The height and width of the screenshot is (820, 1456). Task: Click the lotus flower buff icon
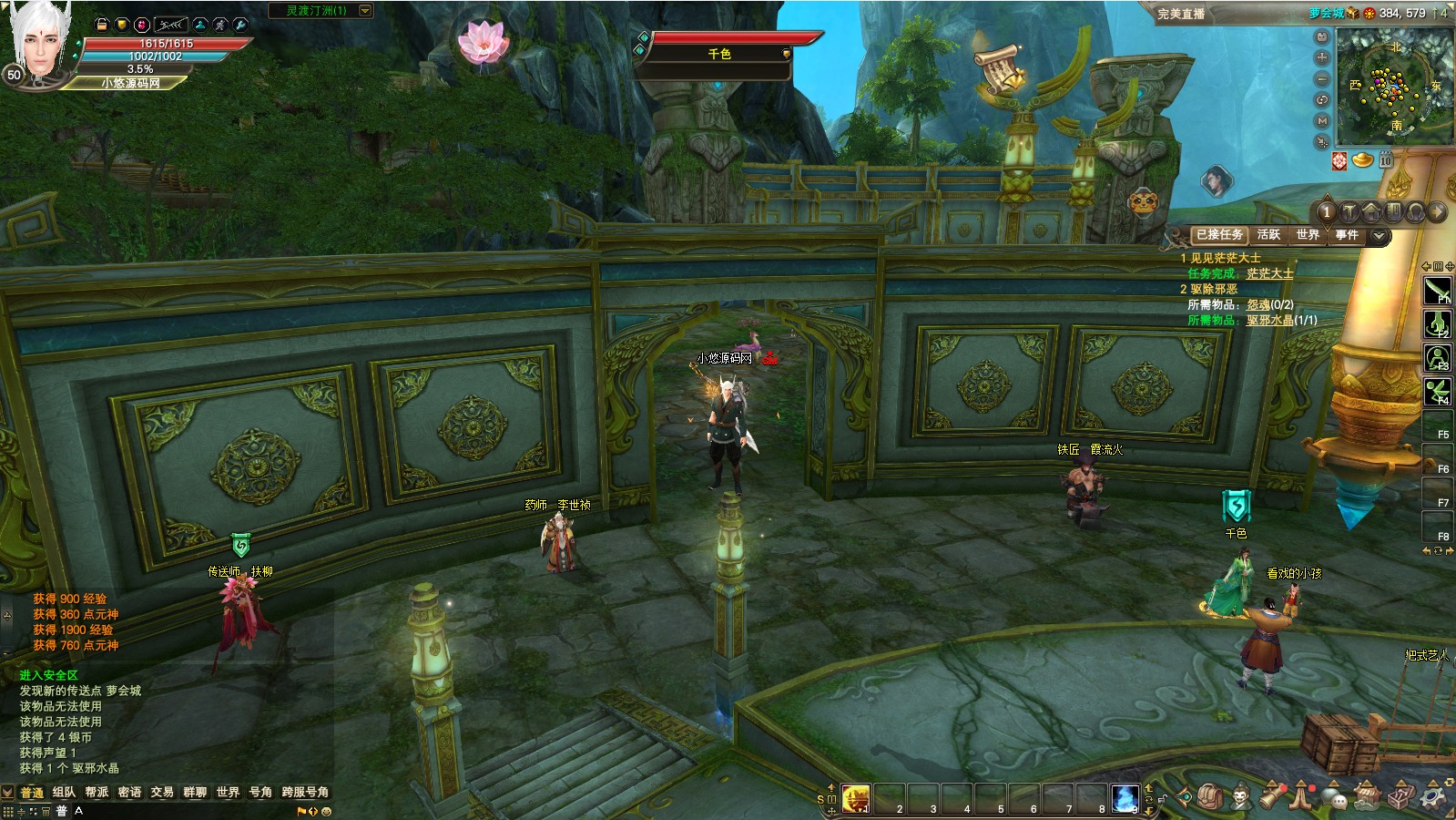pos(482,41)
